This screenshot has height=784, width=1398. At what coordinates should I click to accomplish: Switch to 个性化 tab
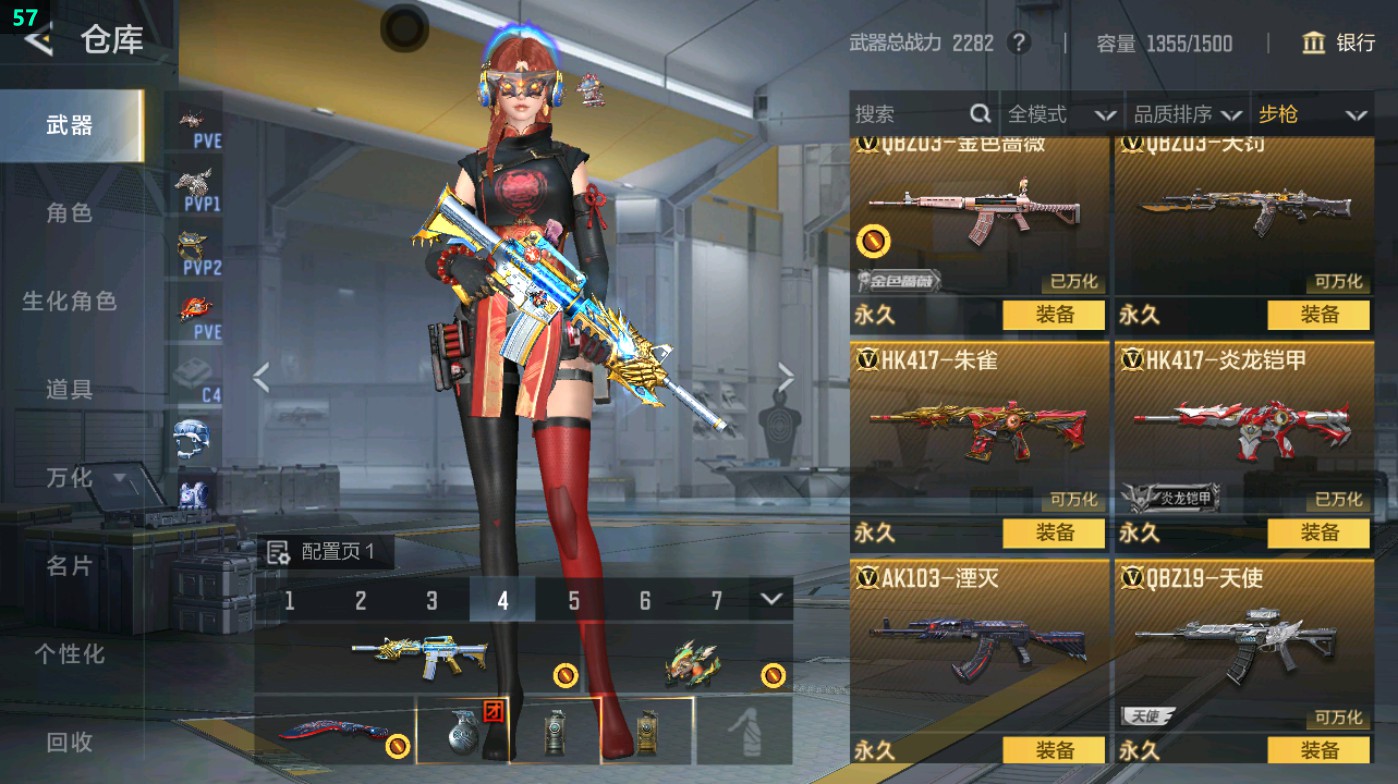69,654
